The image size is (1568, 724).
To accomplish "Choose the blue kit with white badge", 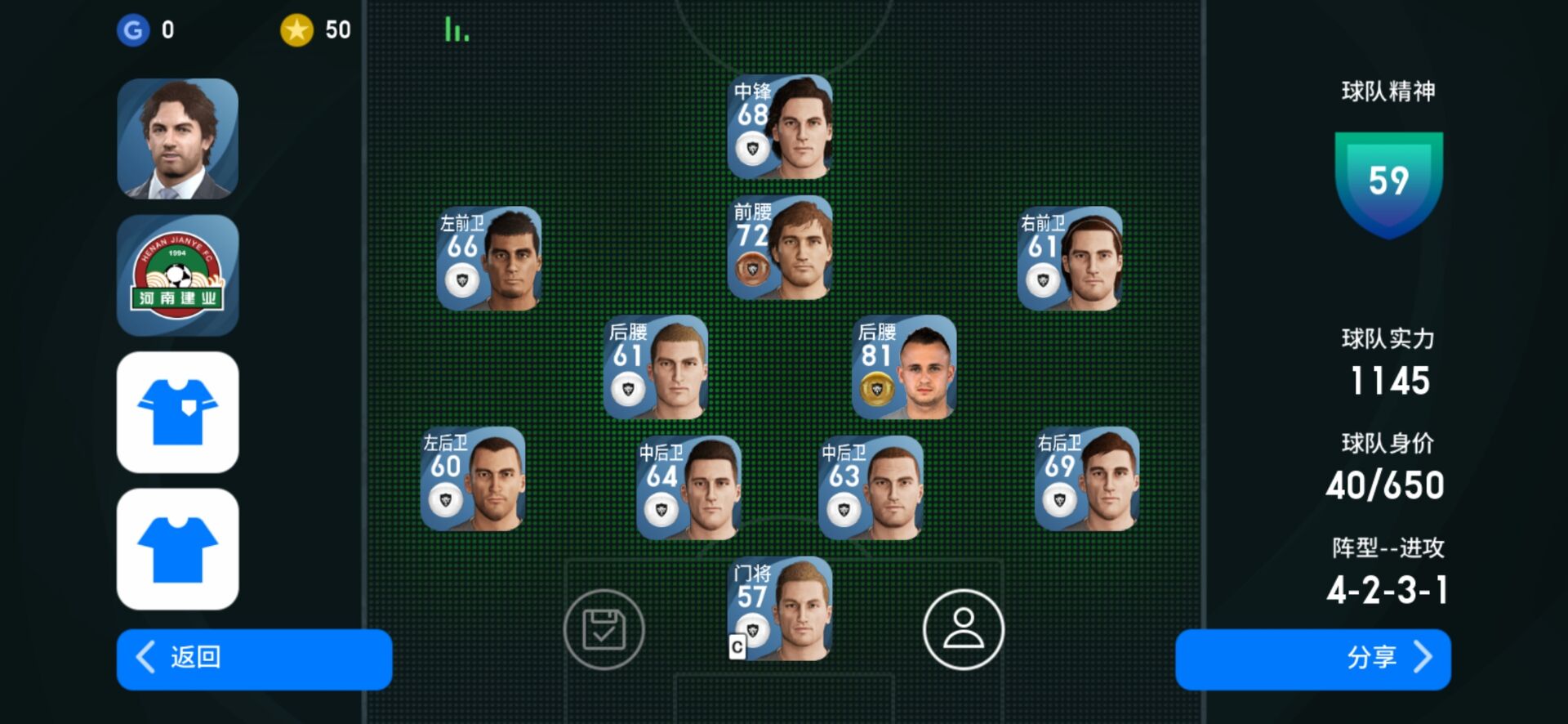I will [178, 412].
